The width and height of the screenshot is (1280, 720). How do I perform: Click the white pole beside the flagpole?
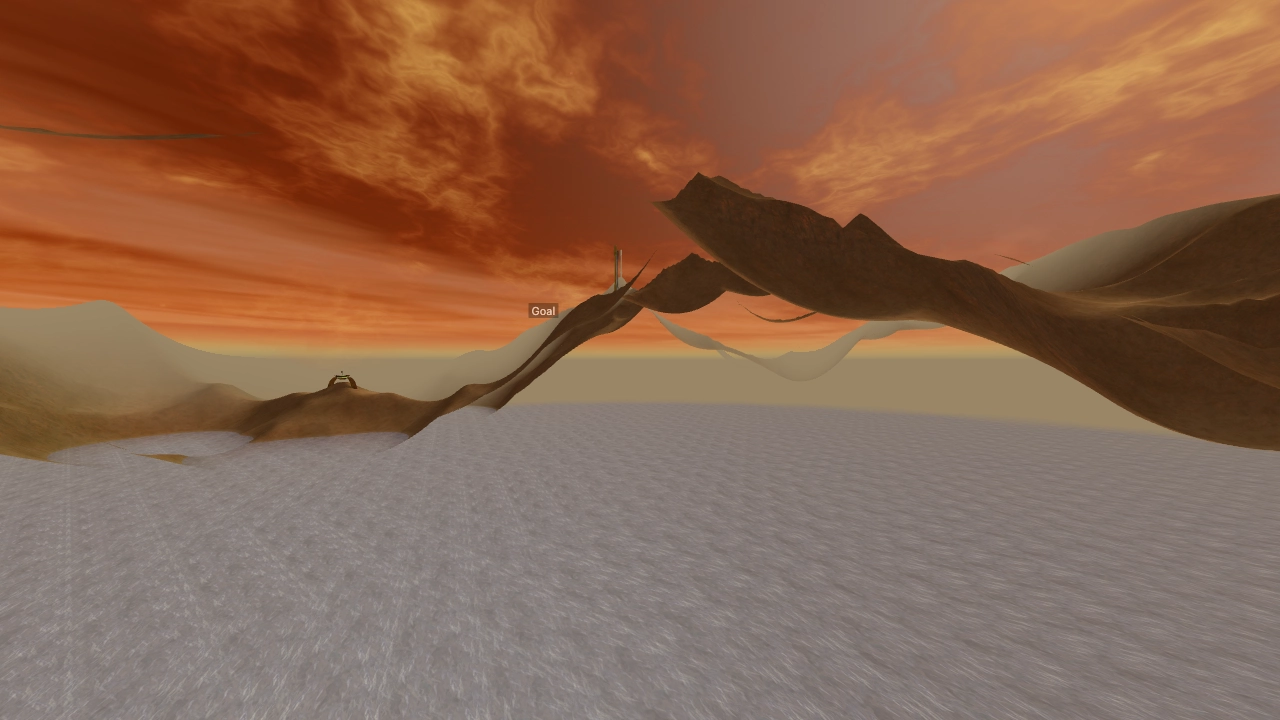pos(621,268)
